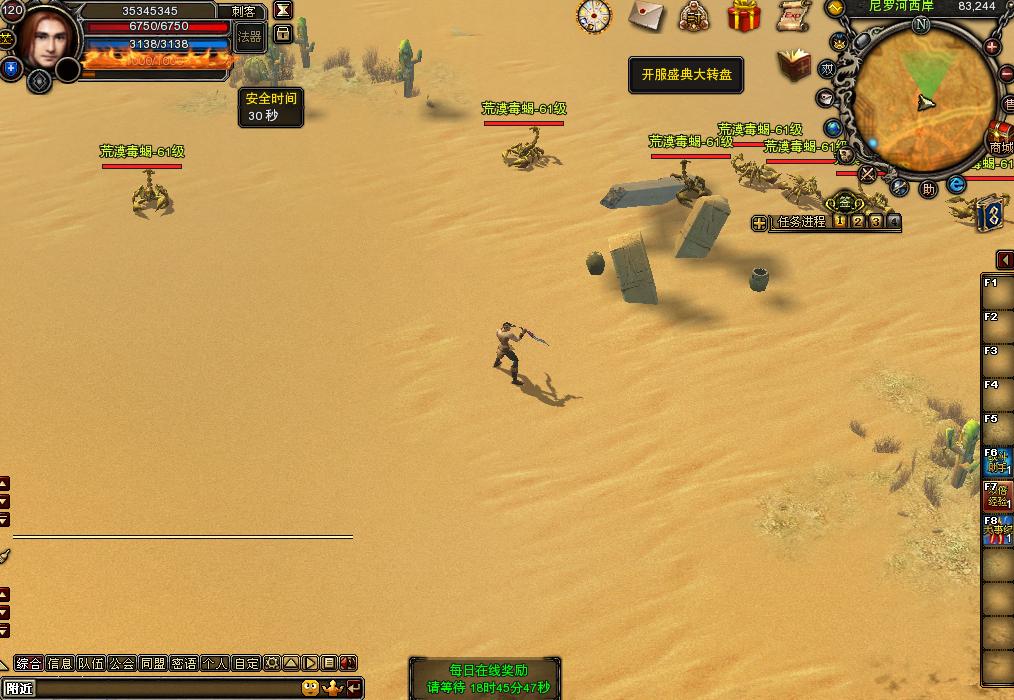The image size is (1014, 700).
Task: Switch to the 队伍 chat tab
Action: click(x=91, y=663)
